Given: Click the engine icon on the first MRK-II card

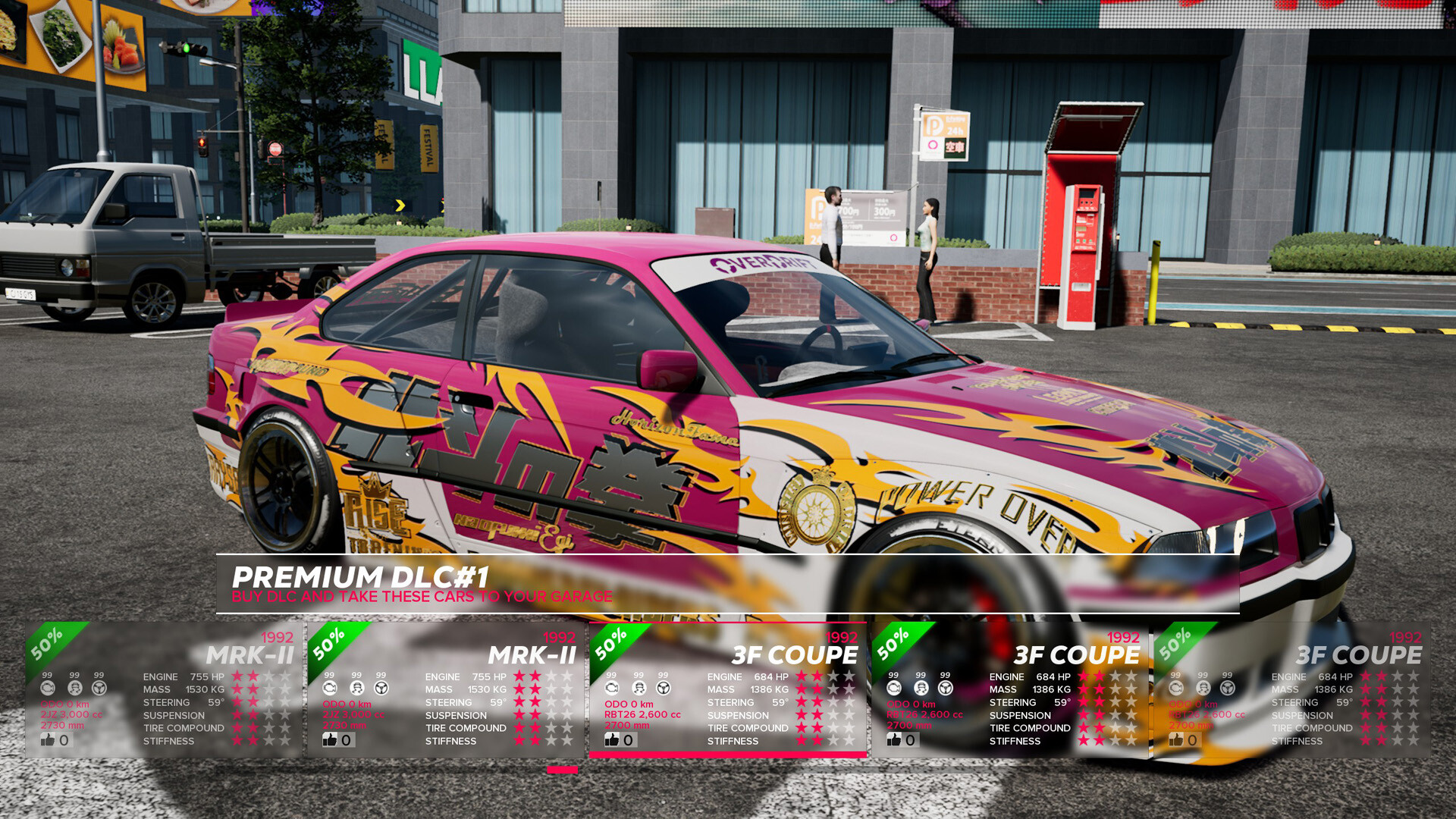Looking at the screenshot, I should (x=49, y=688).
